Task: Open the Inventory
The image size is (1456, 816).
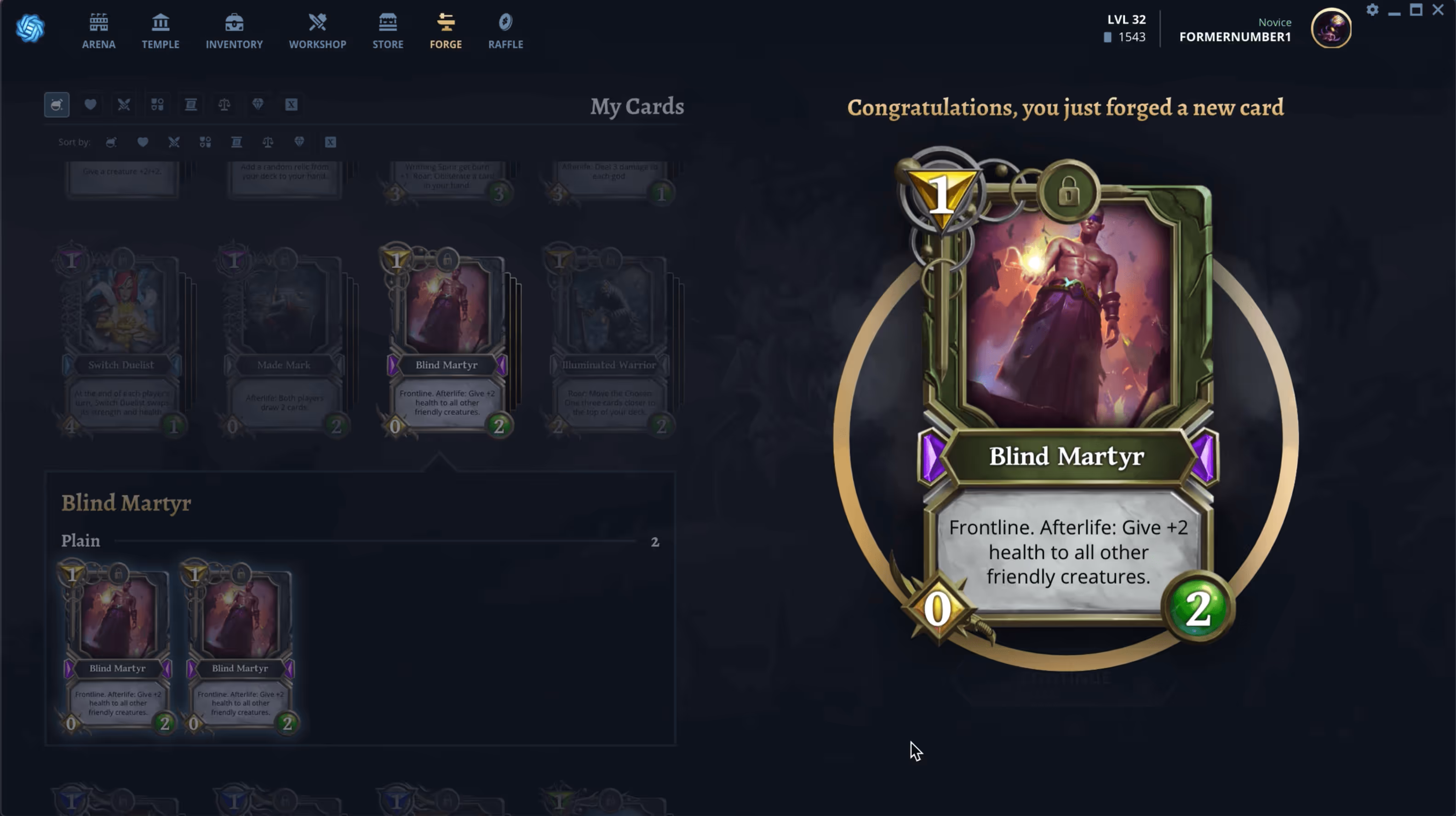Action: 234,31
